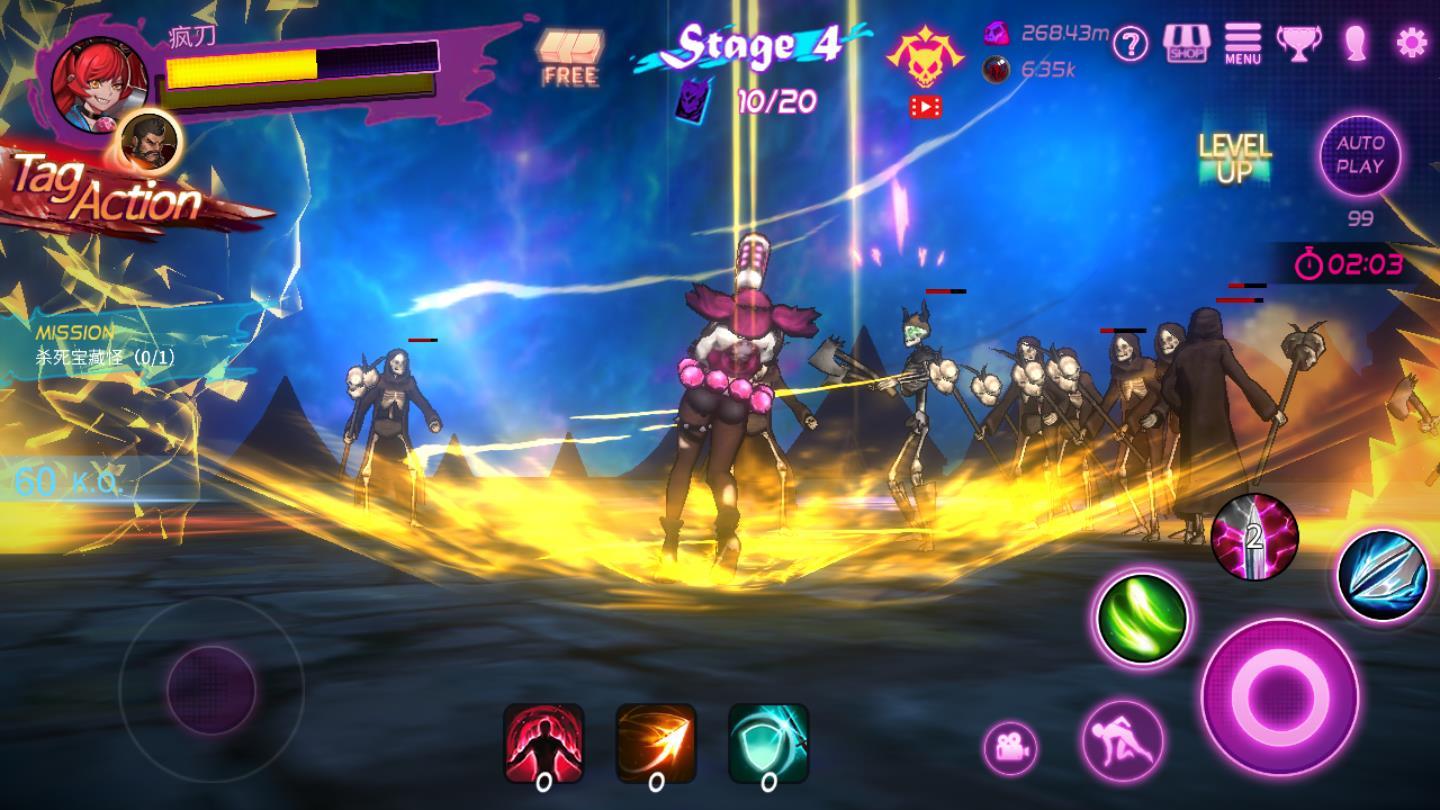Tap the dash dodge button

[1122, 741]
